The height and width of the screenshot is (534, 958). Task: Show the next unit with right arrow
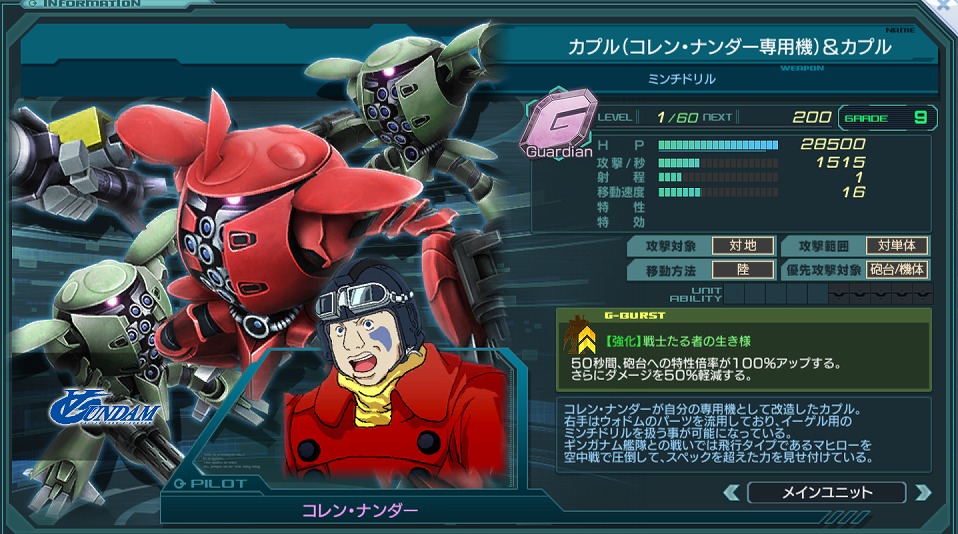tap(922, 492)
